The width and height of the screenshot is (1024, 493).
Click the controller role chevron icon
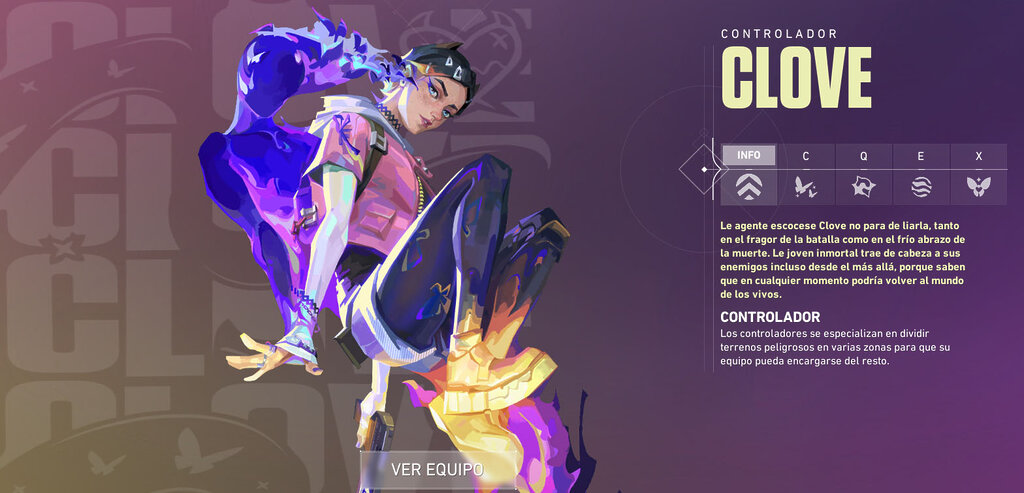coord(748,186)
